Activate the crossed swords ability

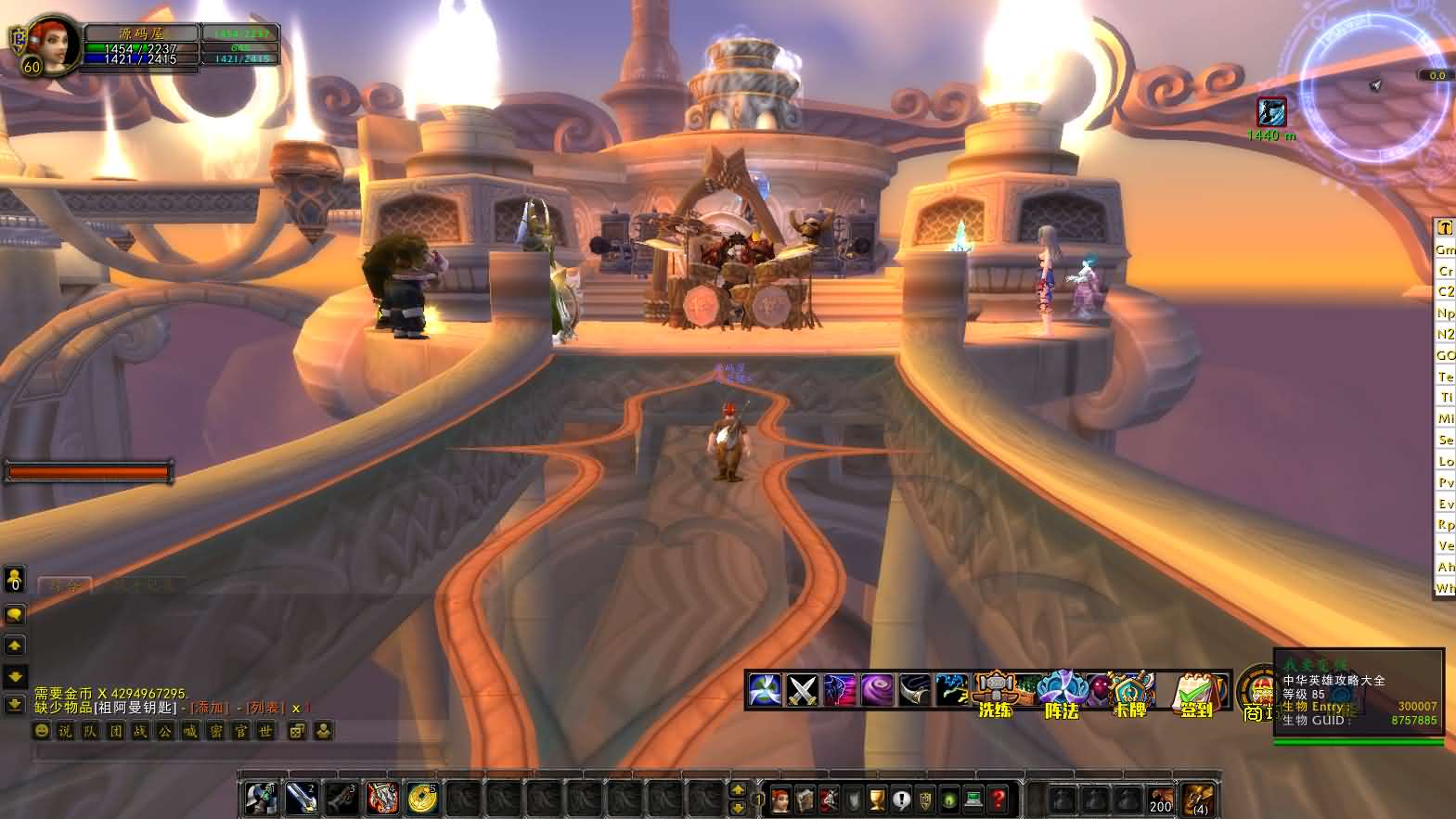tap(801, 690)
